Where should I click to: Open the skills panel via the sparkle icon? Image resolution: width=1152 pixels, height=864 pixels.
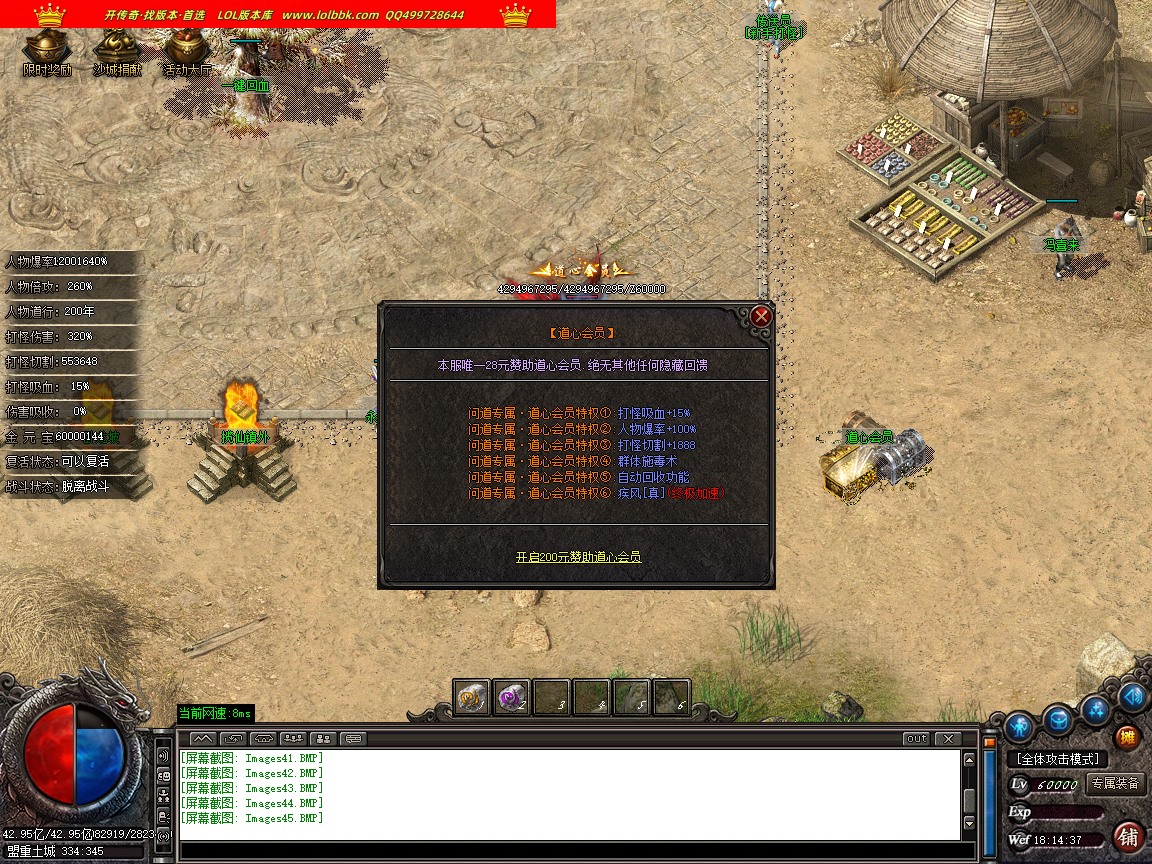(1097, 709)
